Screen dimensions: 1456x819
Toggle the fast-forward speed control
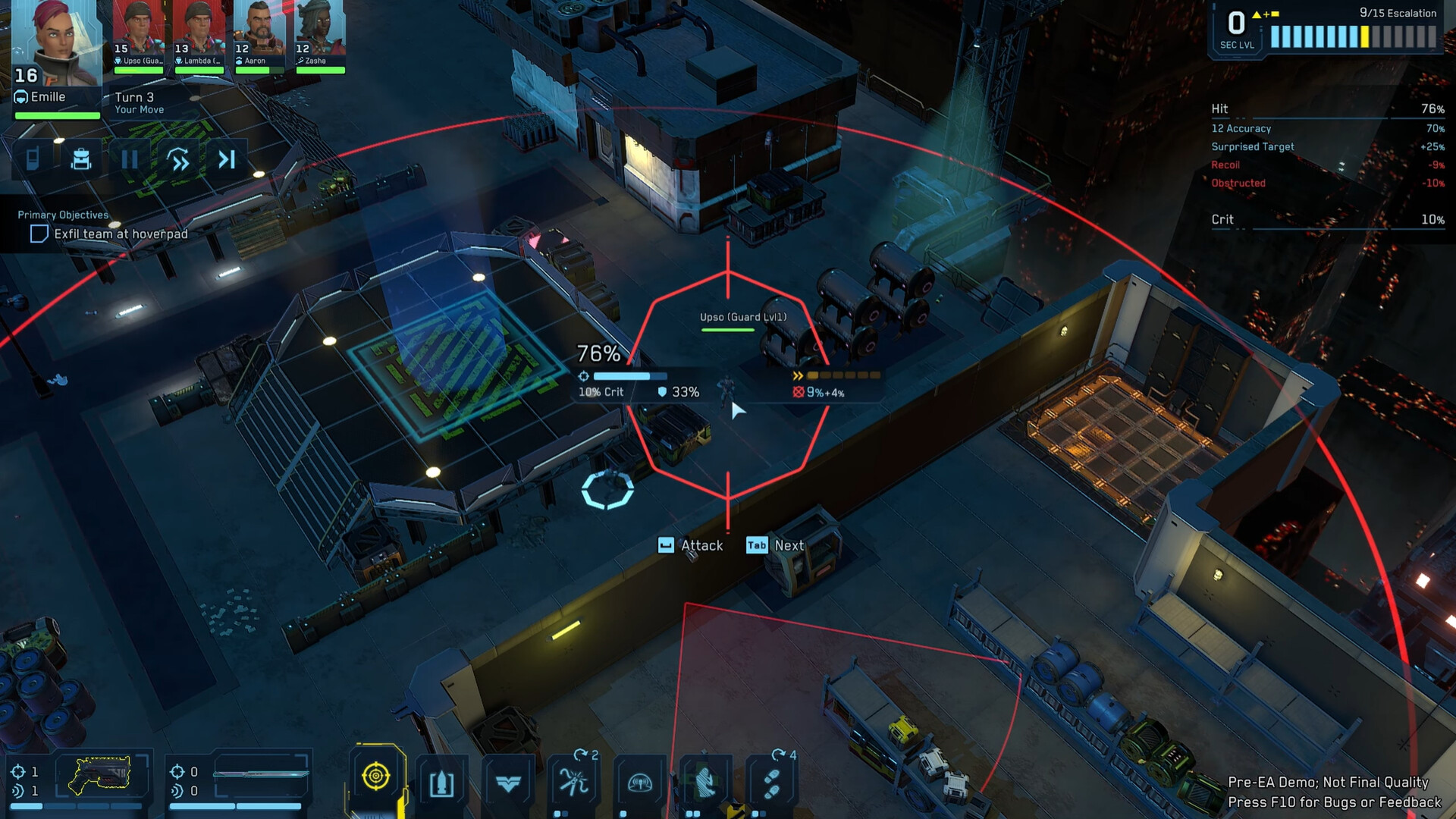coord(177,159)
